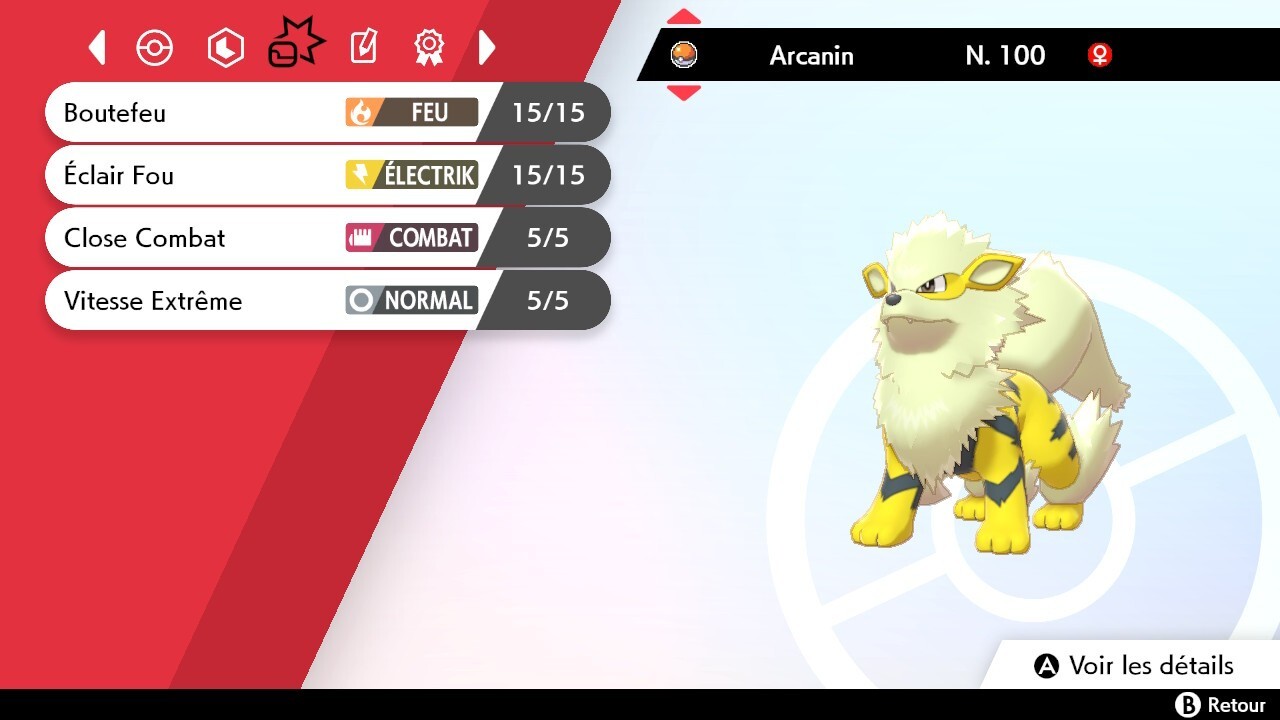This screenshot has height=720, width=1280.
Task: Click the highlighted moves page star icon
Action: pos(295,42)
